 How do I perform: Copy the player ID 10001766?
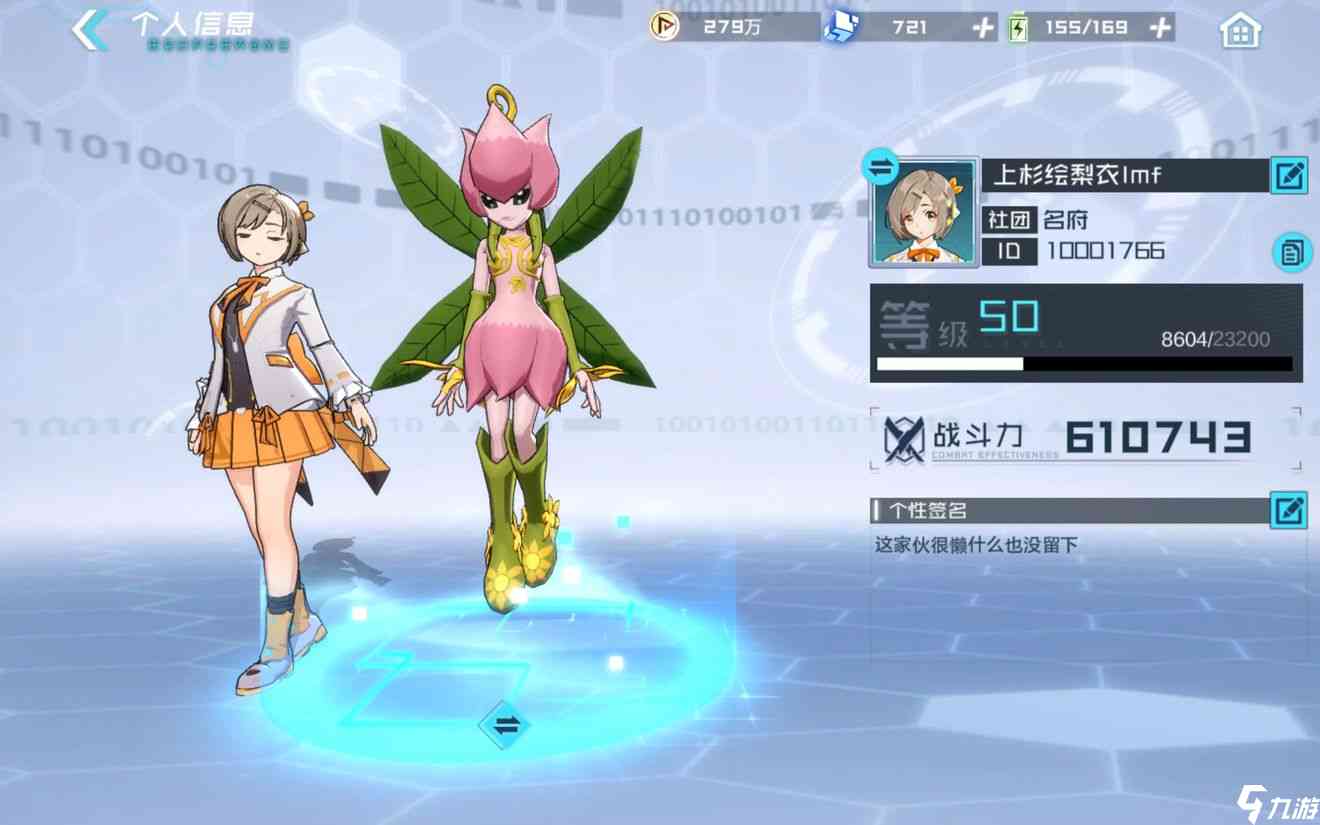(x=1292, y=252)
